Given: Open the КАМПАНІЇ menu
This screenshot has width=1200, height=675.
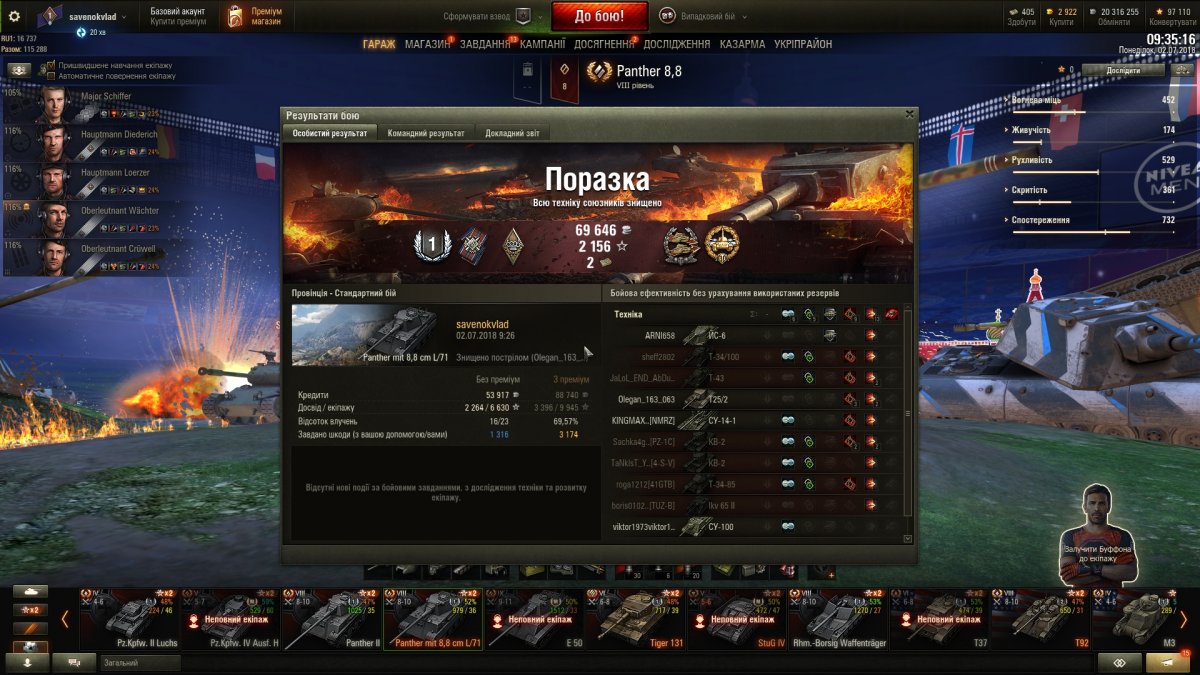Looking at the screenshot, I should [x=542, y=44].
